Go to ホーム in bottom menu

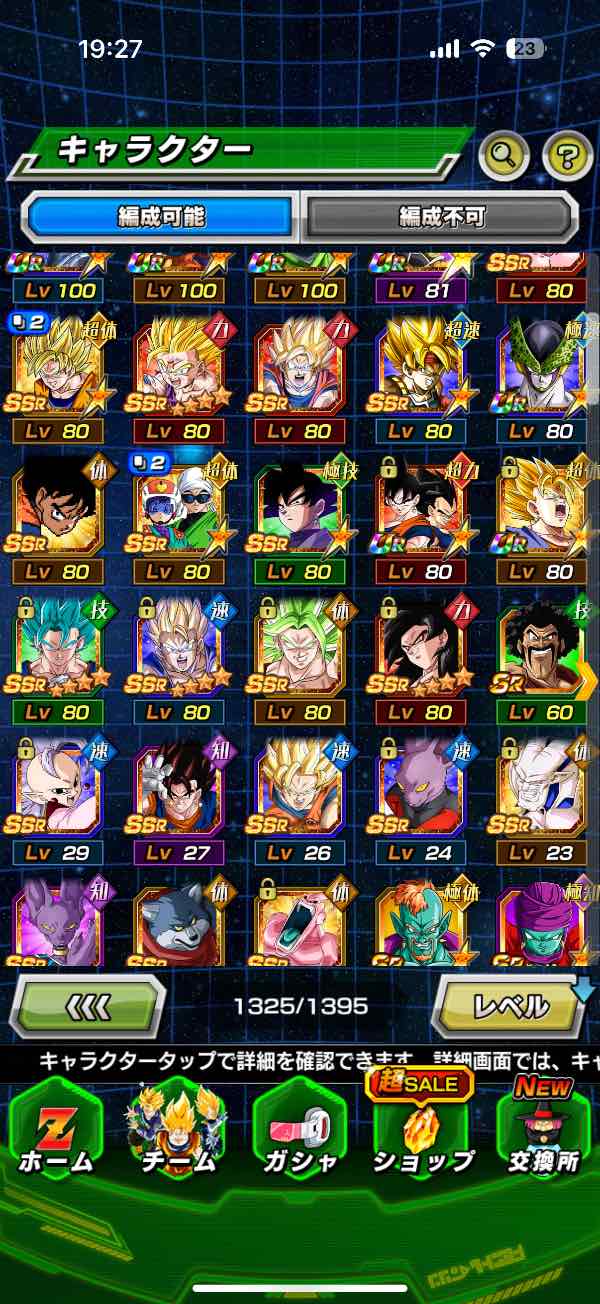click(55, 1130)
